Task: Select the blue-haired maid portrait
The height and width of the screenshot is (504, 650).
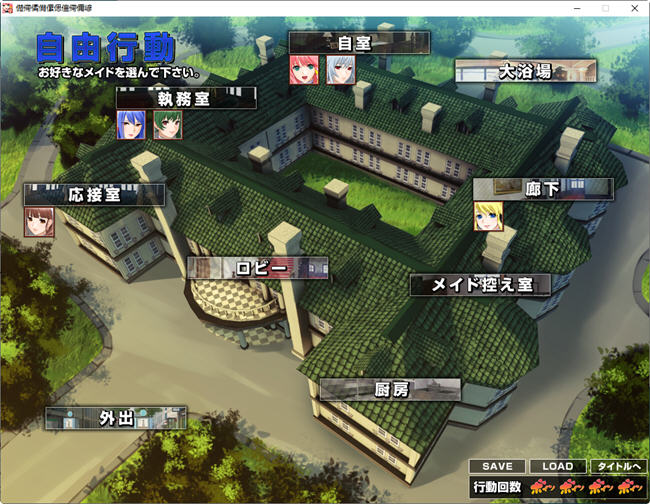Action: [x=131, y=125]
